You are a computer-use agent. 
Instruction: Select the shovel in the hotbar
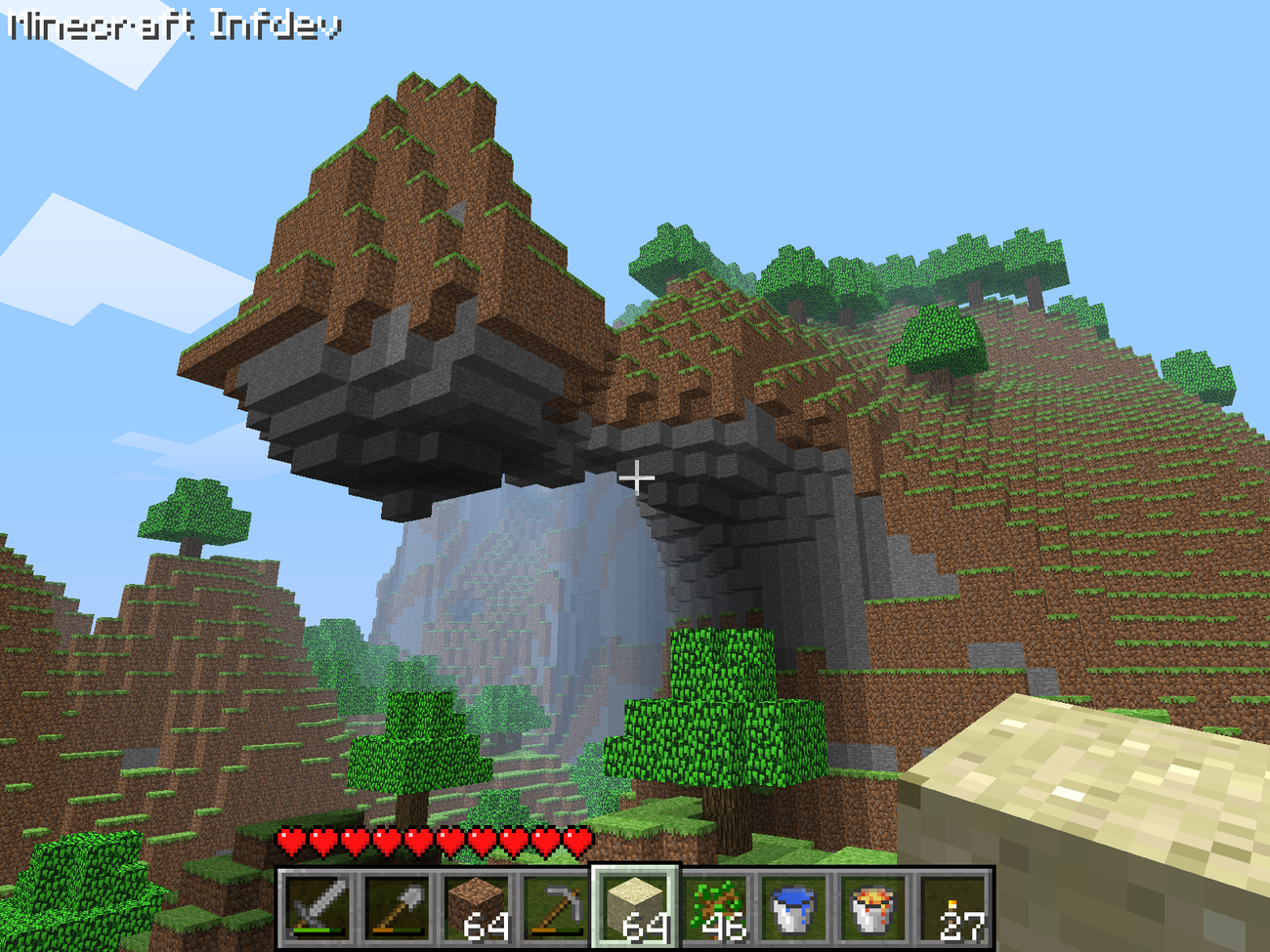point(396,909)
